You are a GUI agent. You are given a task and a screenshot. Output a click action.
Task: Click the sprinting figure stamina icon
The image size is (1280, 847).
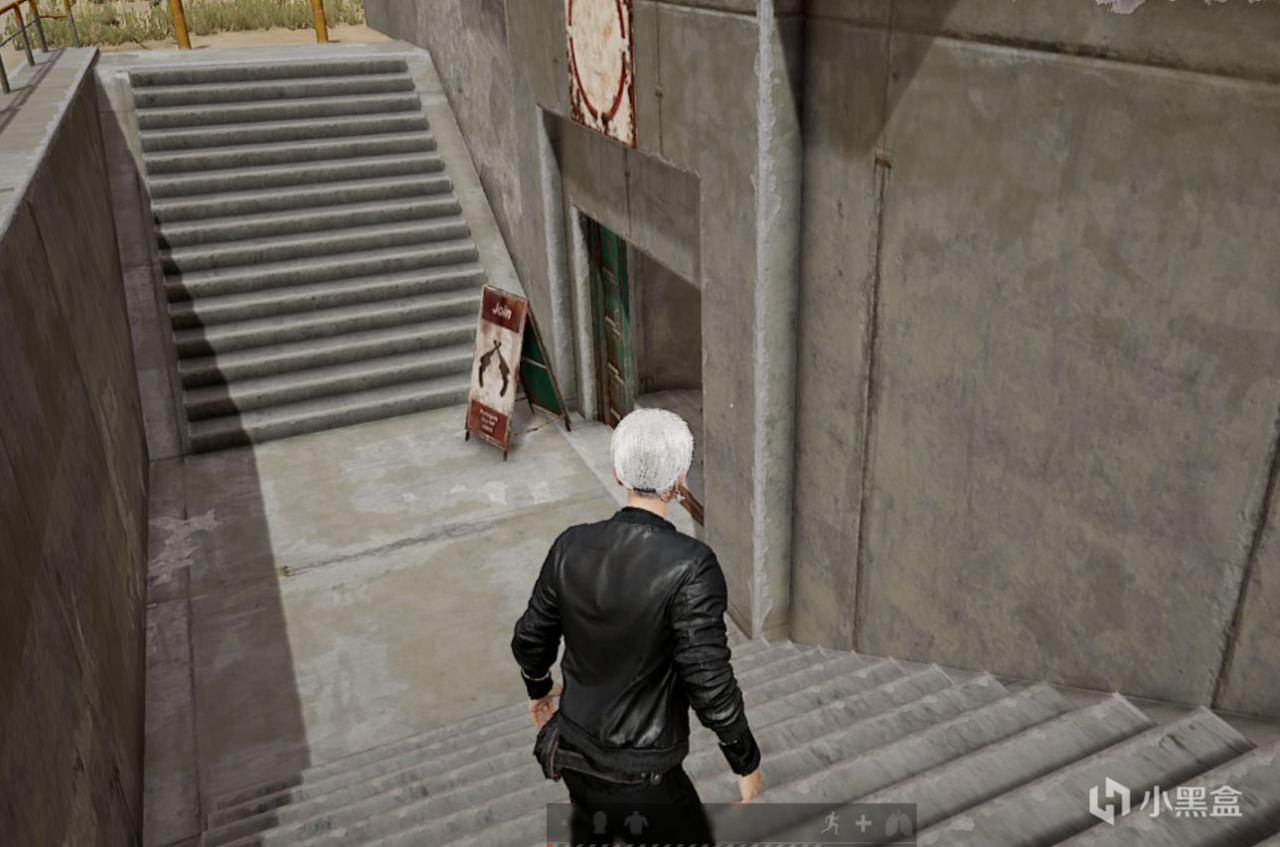[x=832, y=822]
